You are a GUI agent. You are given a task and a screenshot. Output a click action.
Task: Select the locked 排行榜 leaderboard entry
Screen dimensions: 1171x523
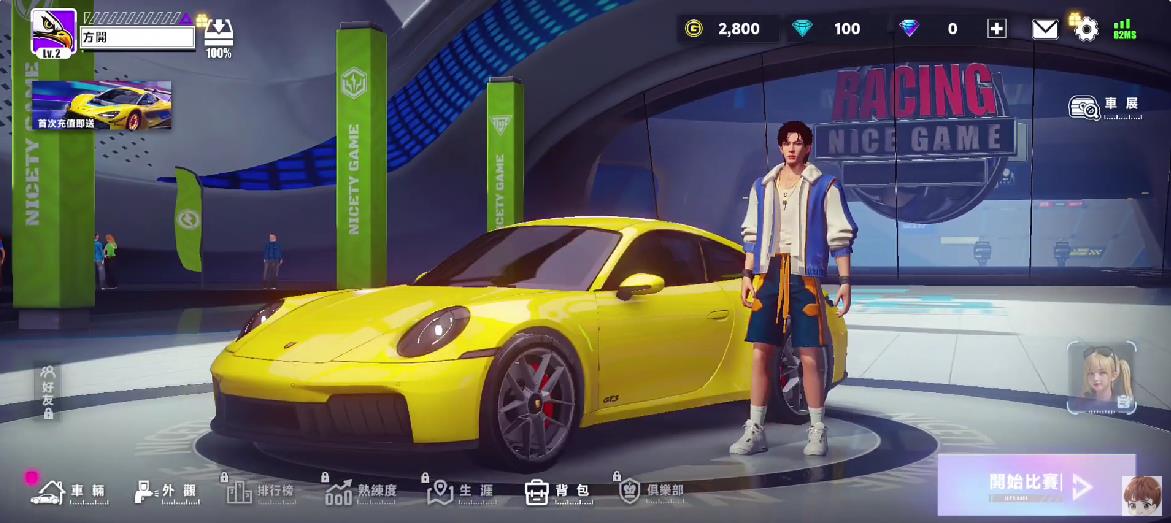click(260, 491)
